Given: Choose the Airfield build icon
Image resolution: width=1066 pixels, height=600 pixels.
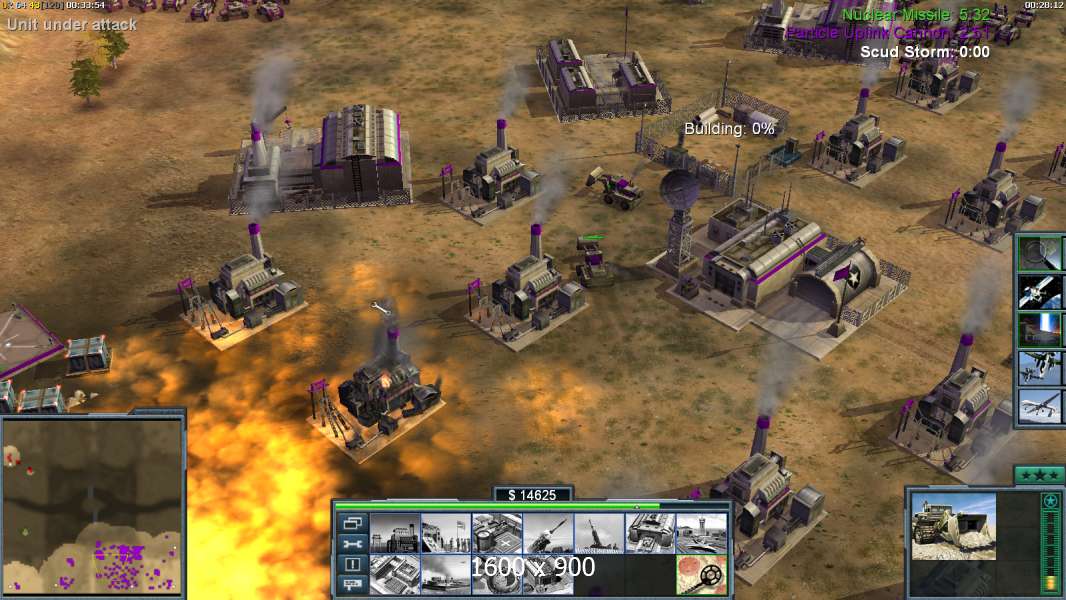Looking at the screenshot, I should [x=700, y=533].
